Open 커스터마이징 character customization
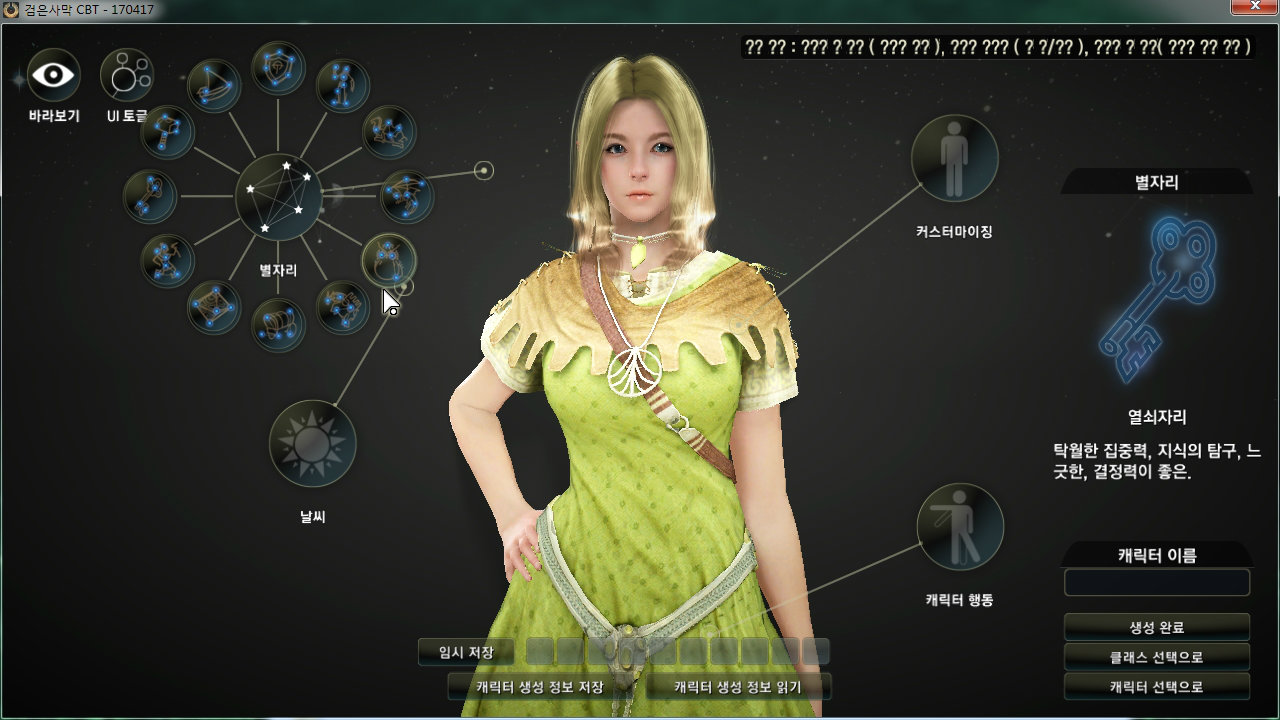Screen dimensions: 1280x720 click(x=954, y=158)
